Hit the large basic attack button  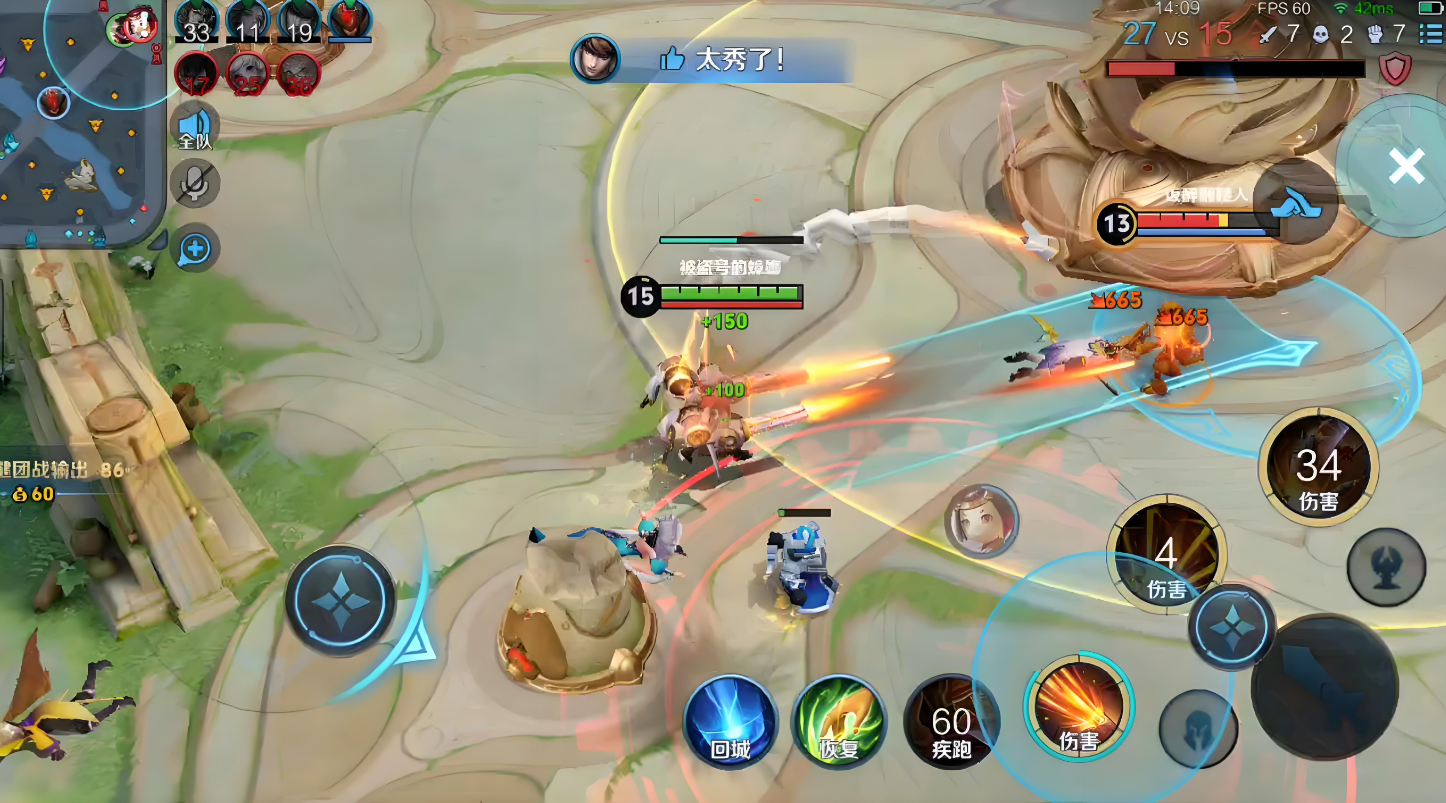pos(1324,687)
